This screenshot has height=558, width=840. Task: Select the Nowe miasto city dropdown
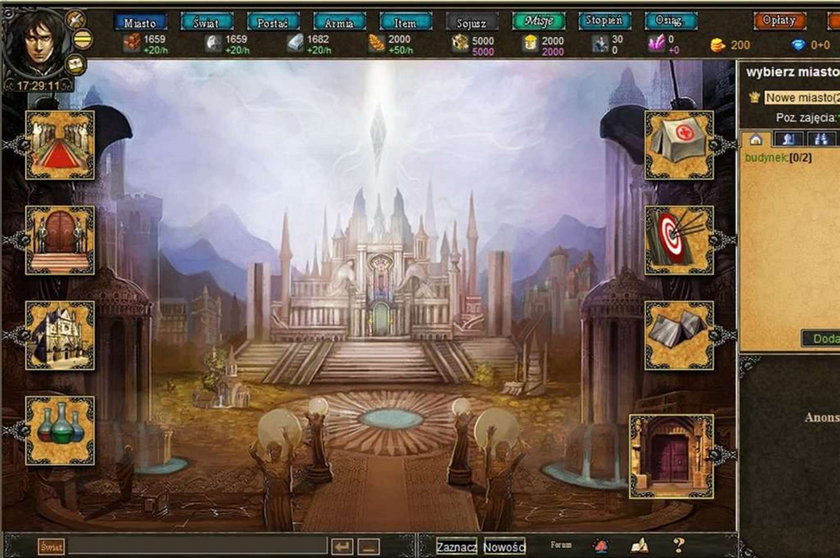click(802, 98)
